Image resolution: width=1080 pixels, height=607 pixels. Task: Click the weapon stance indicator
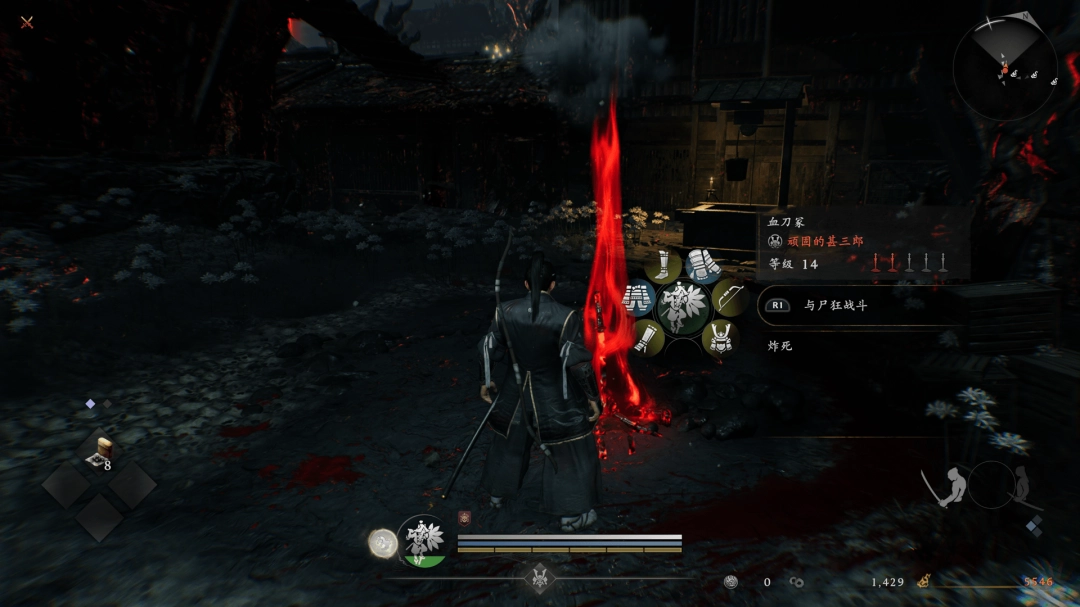pyautogui.click(x=990, y=486)
